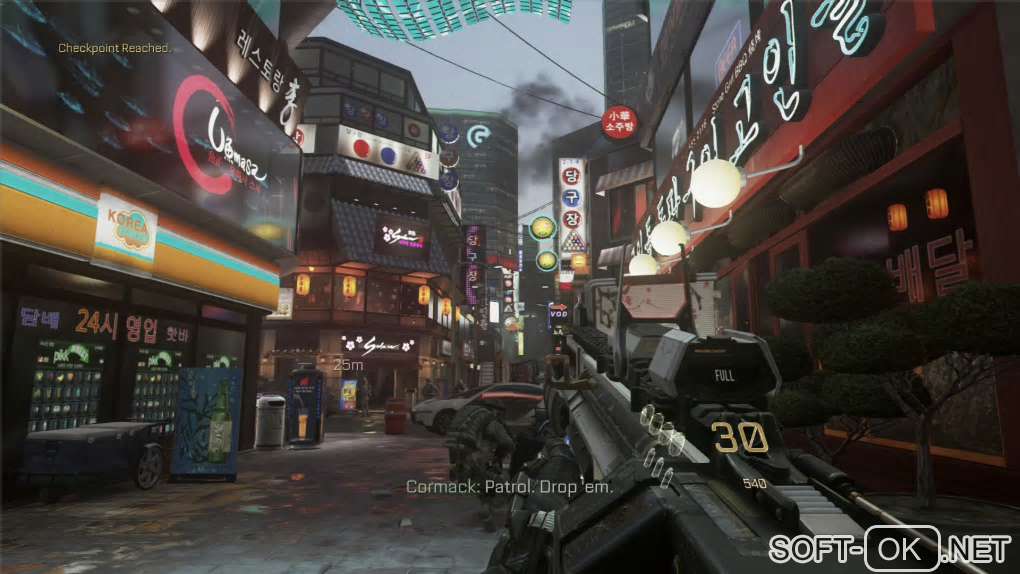Click the SOFT-OK.NET watermark logo
Viewport: 1020px width, 574px height.
[x=889, y=548]
